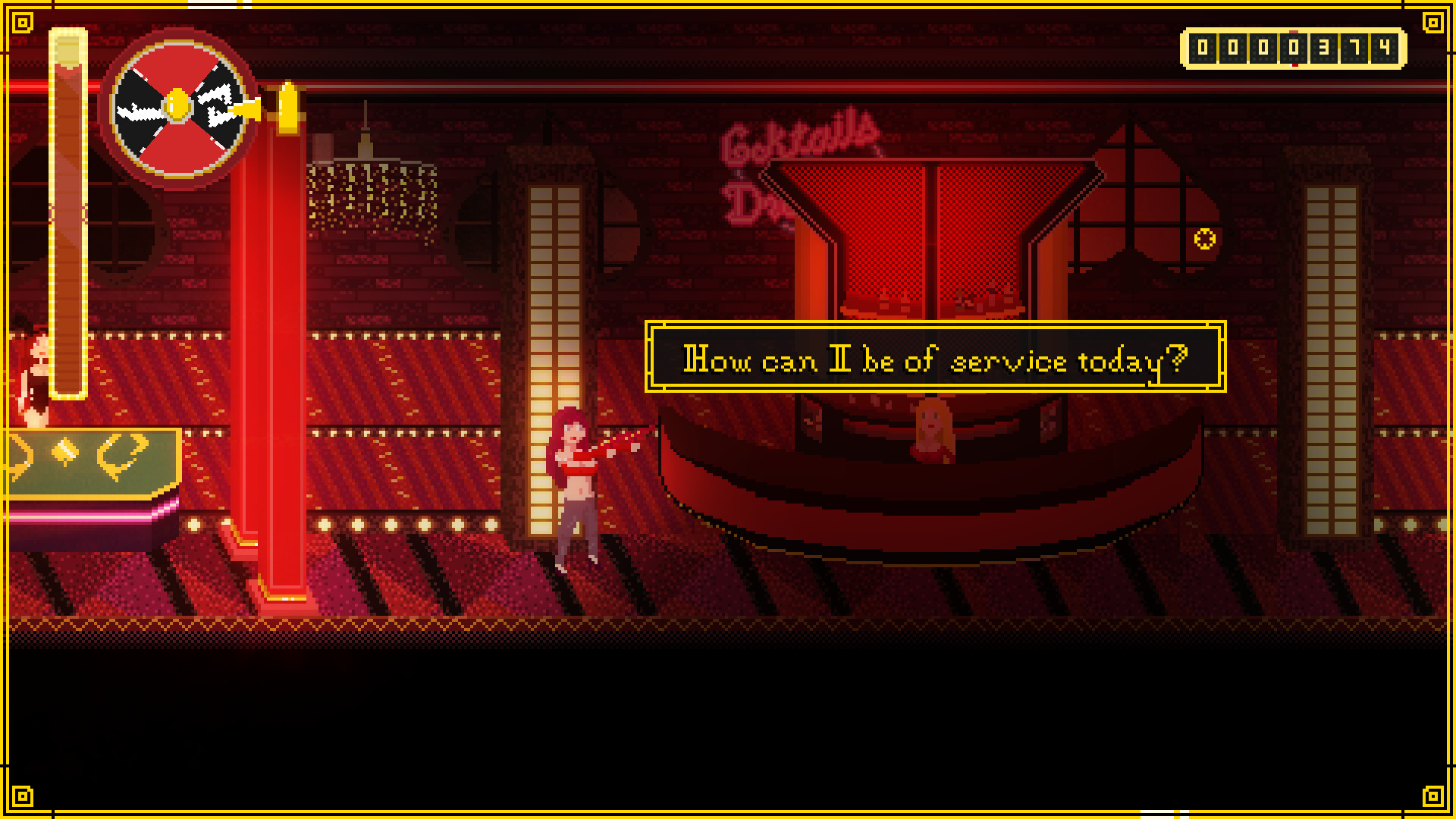Click the square emblem in the bottom-left frame corner
The width and height of the screenshot is (1456, 819).
[22, 797]
